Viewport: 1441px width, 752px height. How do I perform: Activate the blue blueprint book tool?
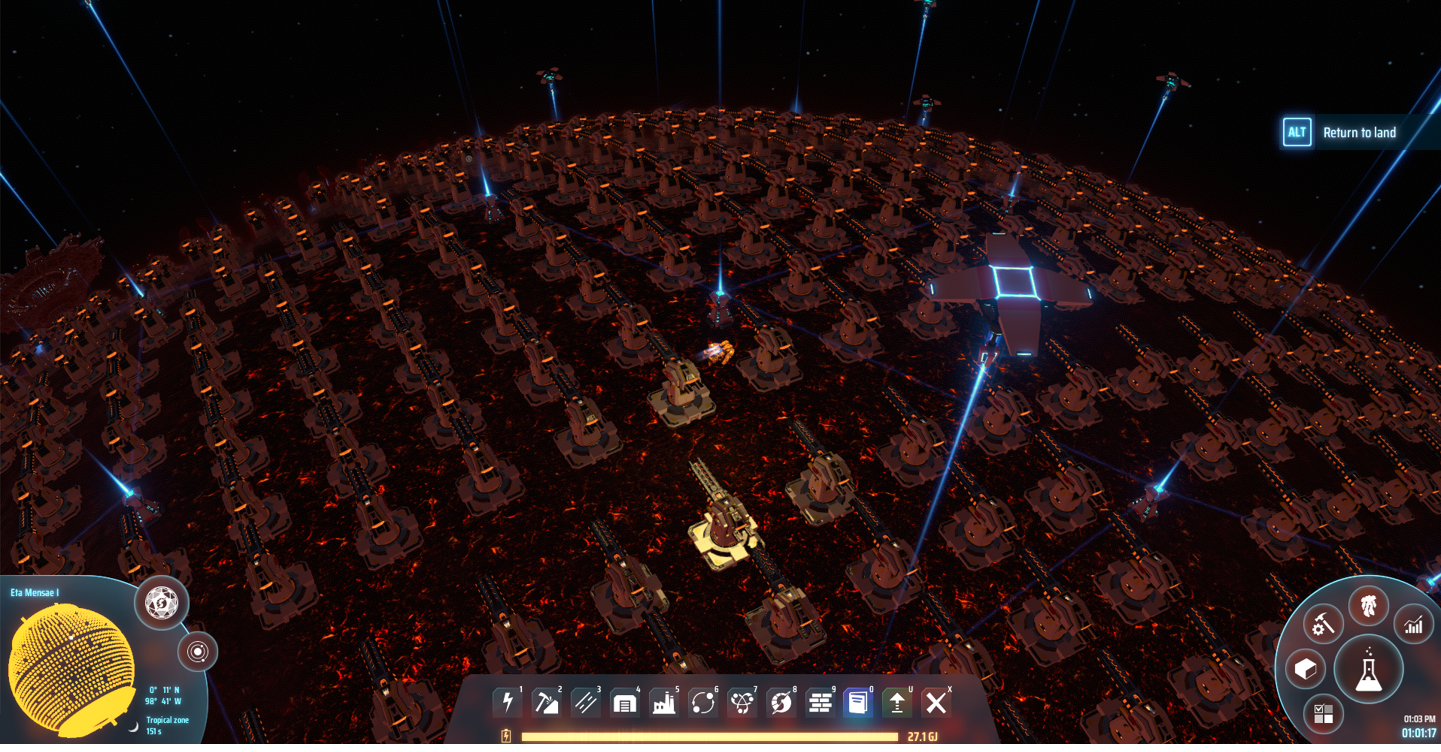tap(858, 703)
